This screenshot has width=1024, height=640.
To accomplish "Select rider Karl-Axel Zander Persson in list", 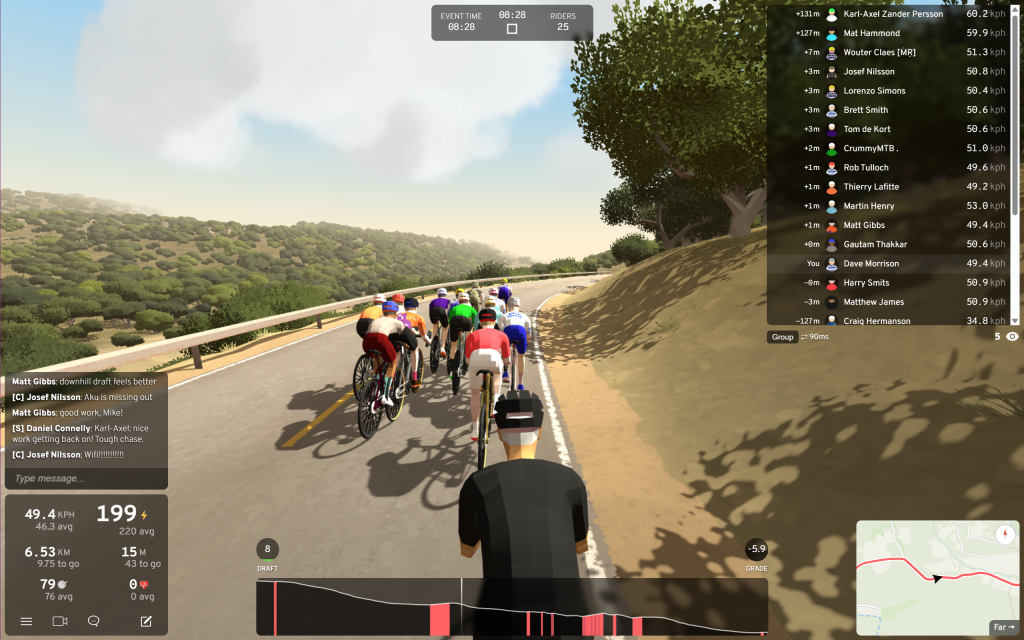I will (x=894, y=14).
